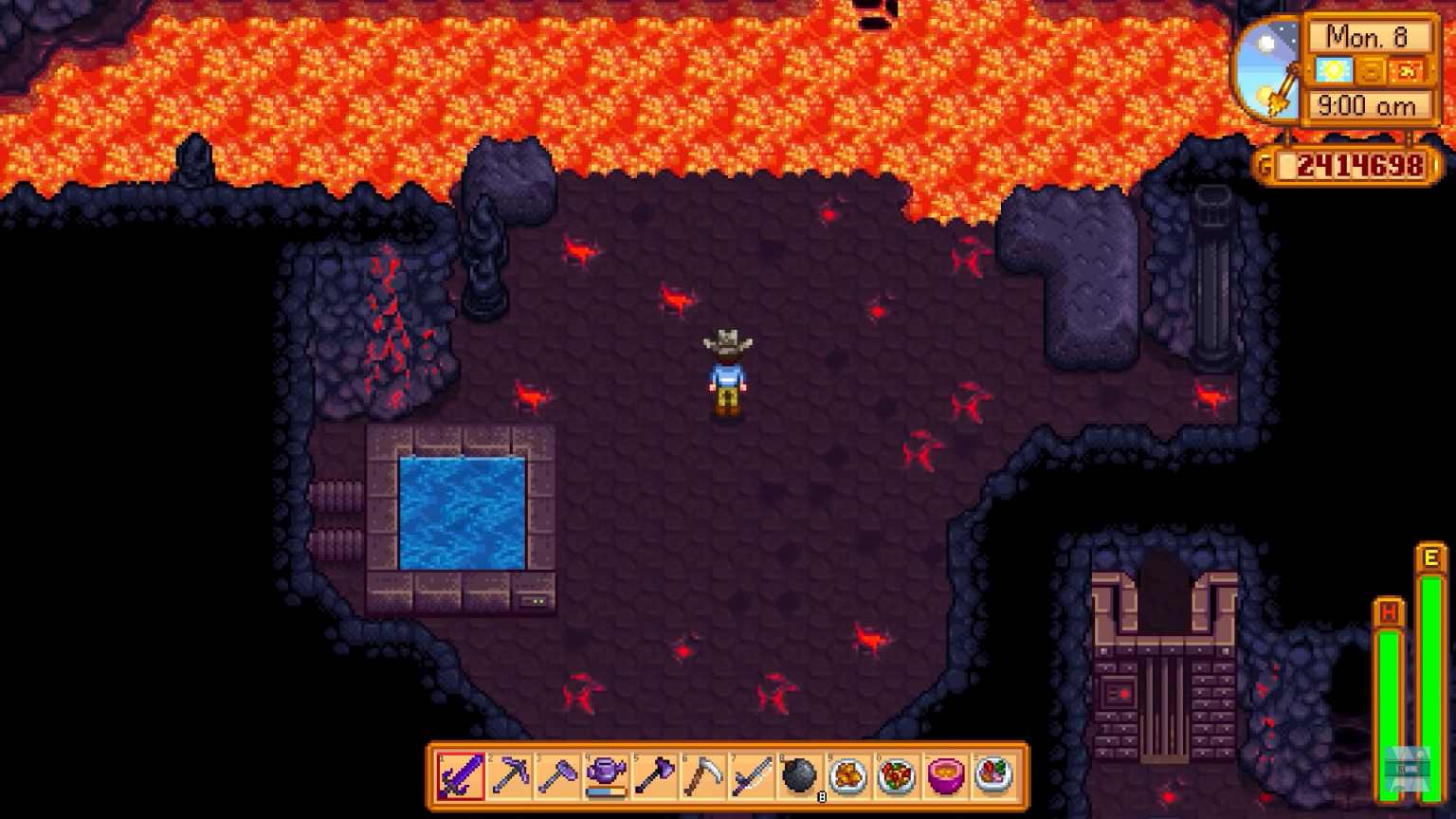Click the water pool in the mine
Viewport: 1456px width, 819px height.
coord(462,512)
